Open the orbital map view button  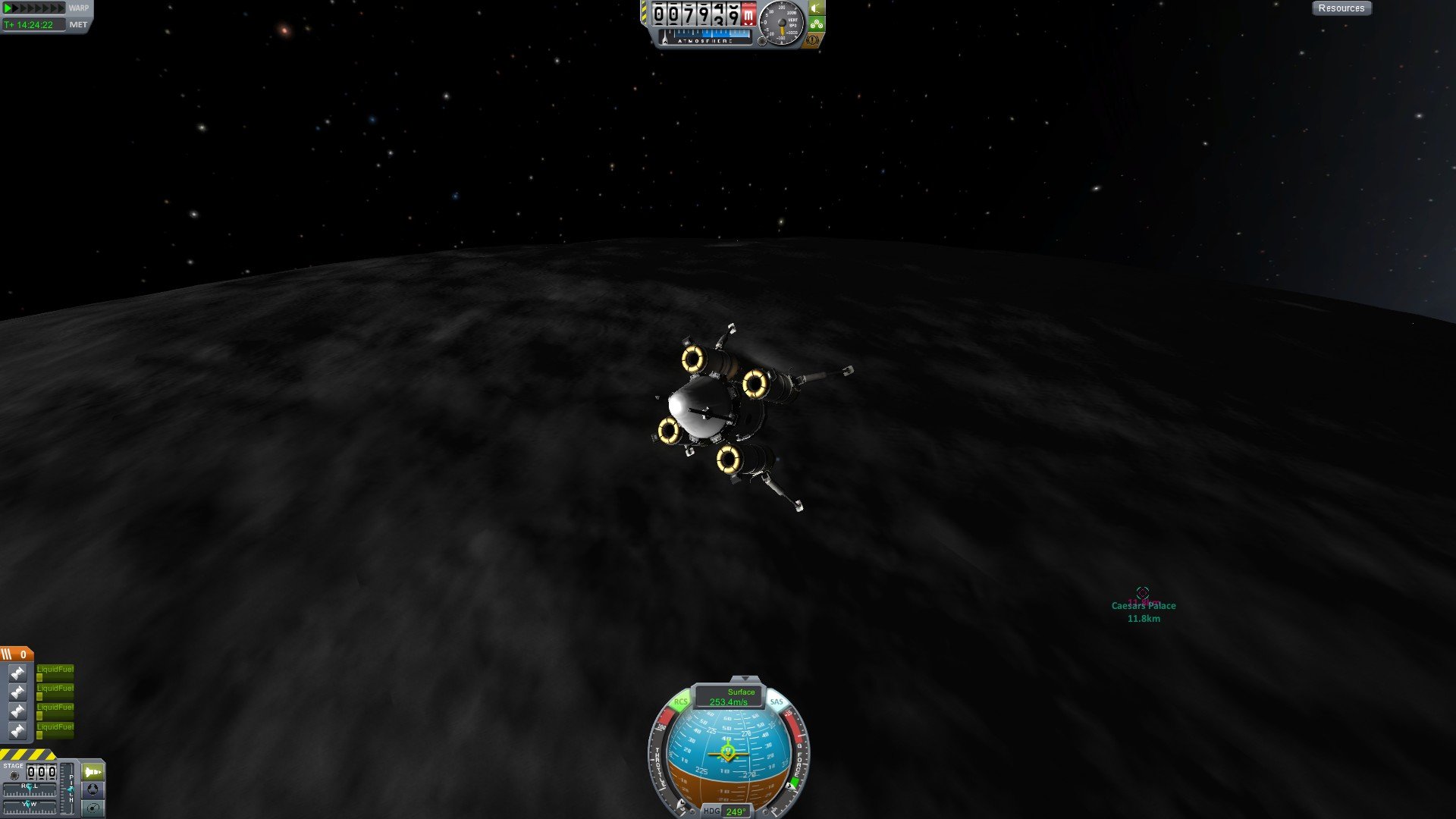coord(93,808)
